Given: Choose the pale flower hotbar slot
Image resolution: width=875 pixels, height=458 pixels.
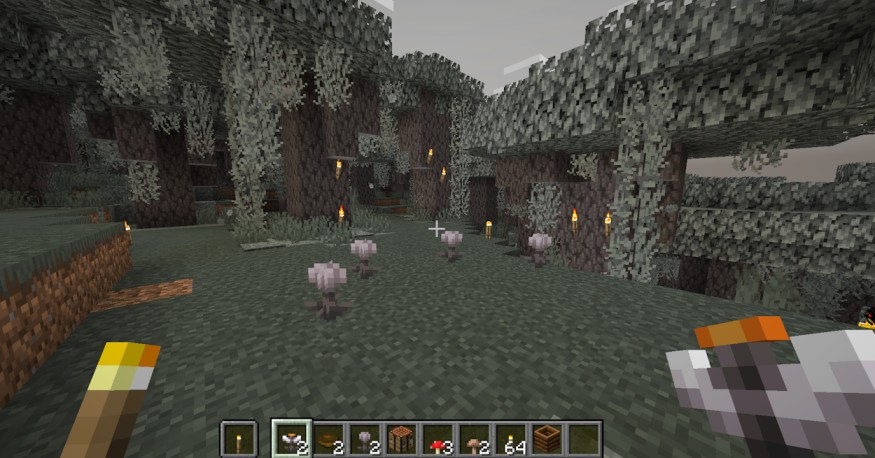Looking at the screenshot, I should (365, 438).
